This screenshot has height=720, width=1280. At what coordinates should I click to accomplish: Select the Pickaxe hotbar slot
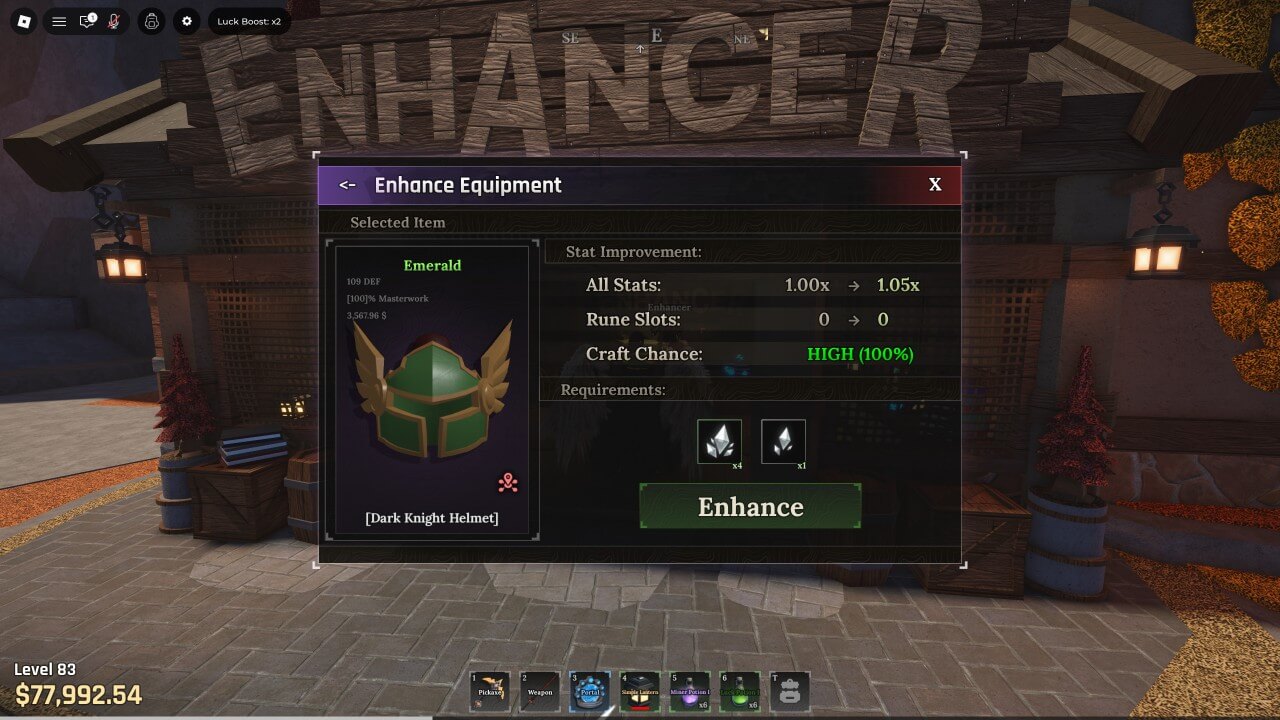490,691
